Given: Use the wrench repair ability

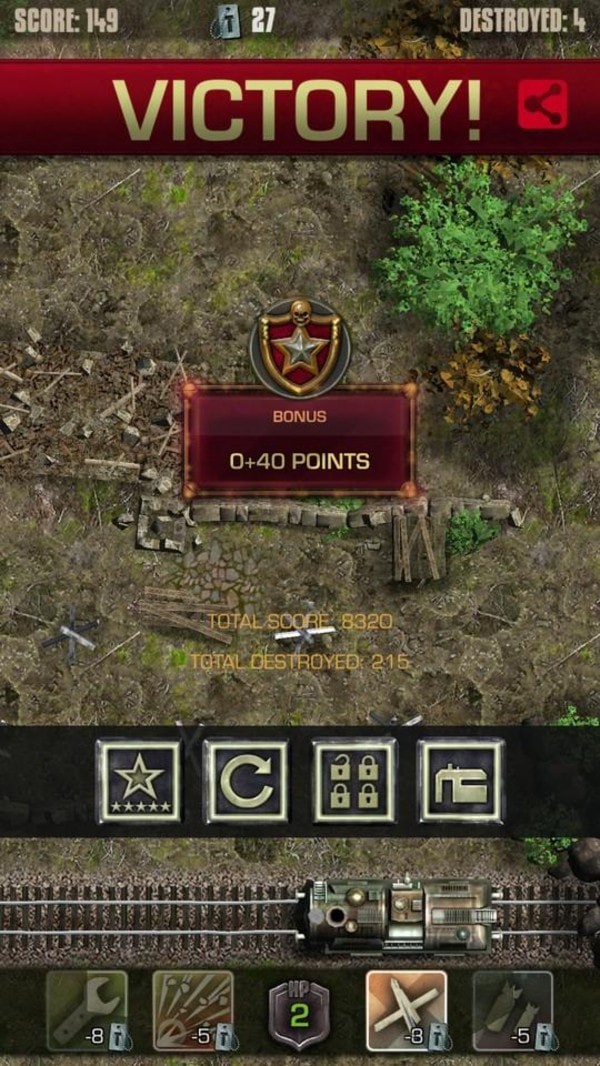Looking at the screenshot, I should tap(87, 1010).
